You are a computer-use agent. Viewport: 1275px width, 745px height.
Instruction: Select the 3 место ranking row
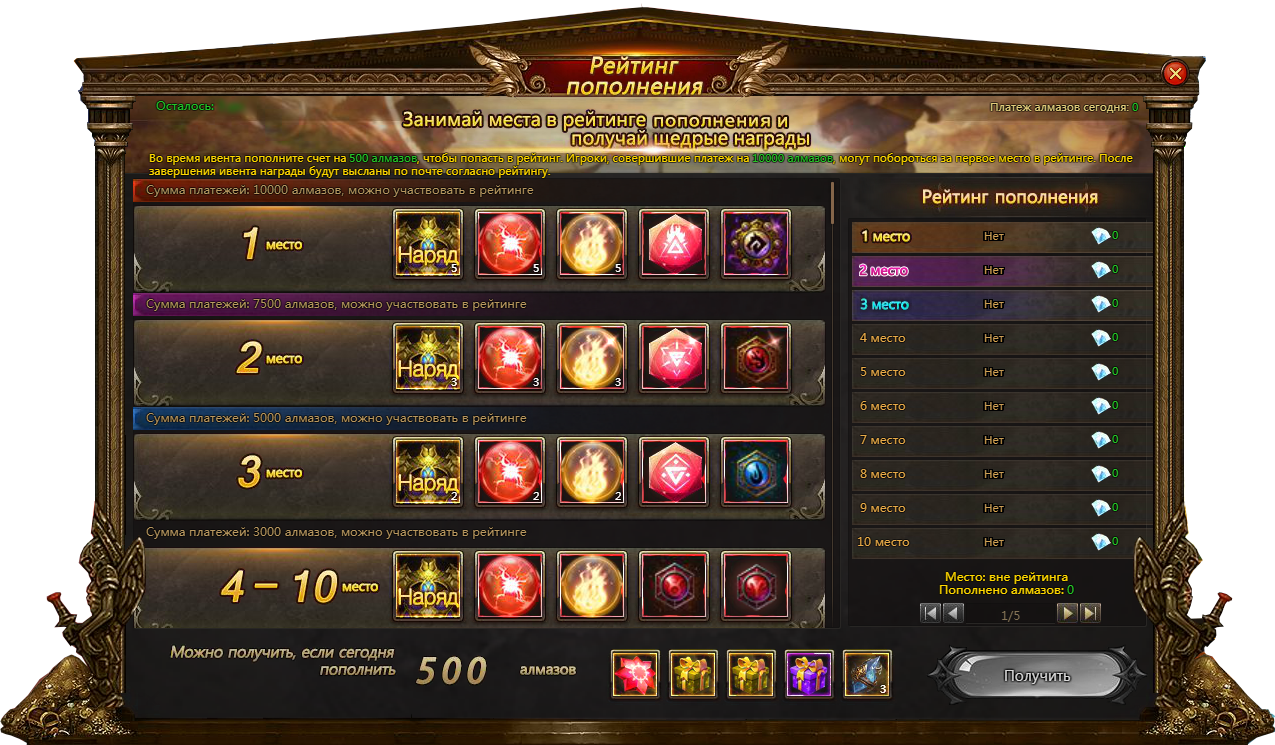pyautogui.click(x=1000, y=305)
